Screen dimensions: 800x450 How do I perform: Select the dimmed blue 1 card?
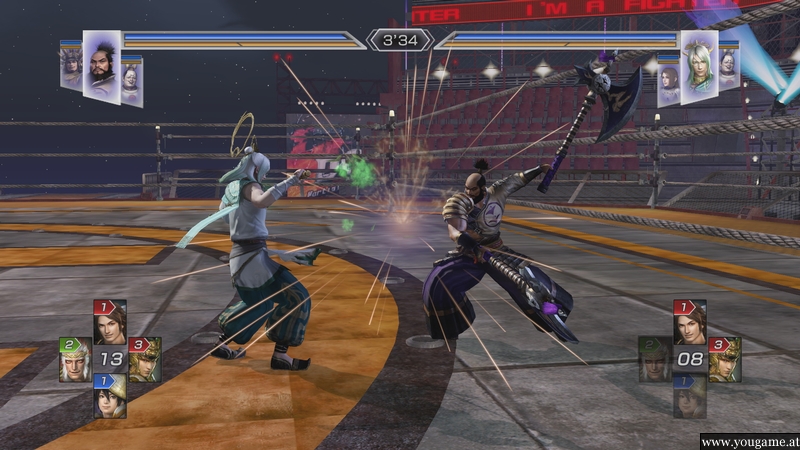coord(689,397)
